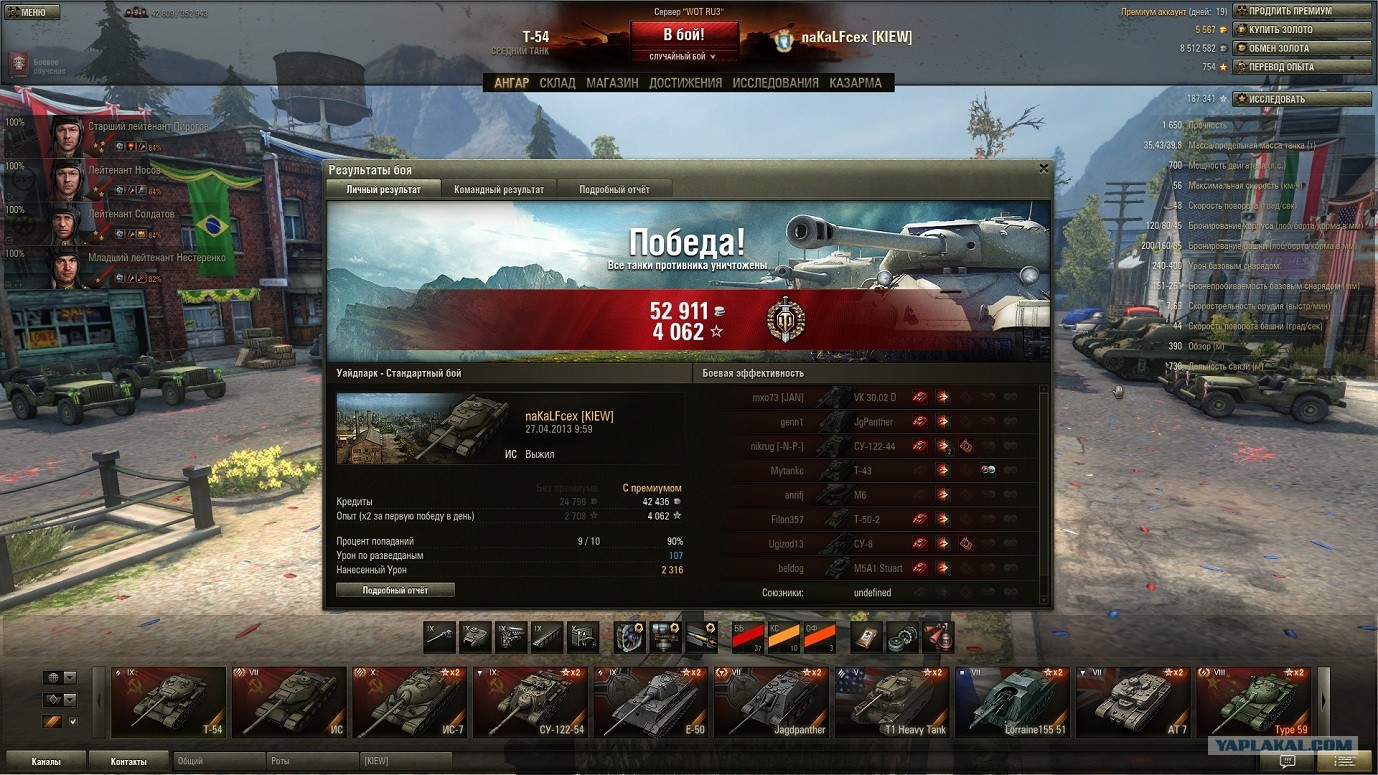
Task: Choose the Type 59 tank in the carousel
Action: pyautogui.click(x=1253, y=702)
